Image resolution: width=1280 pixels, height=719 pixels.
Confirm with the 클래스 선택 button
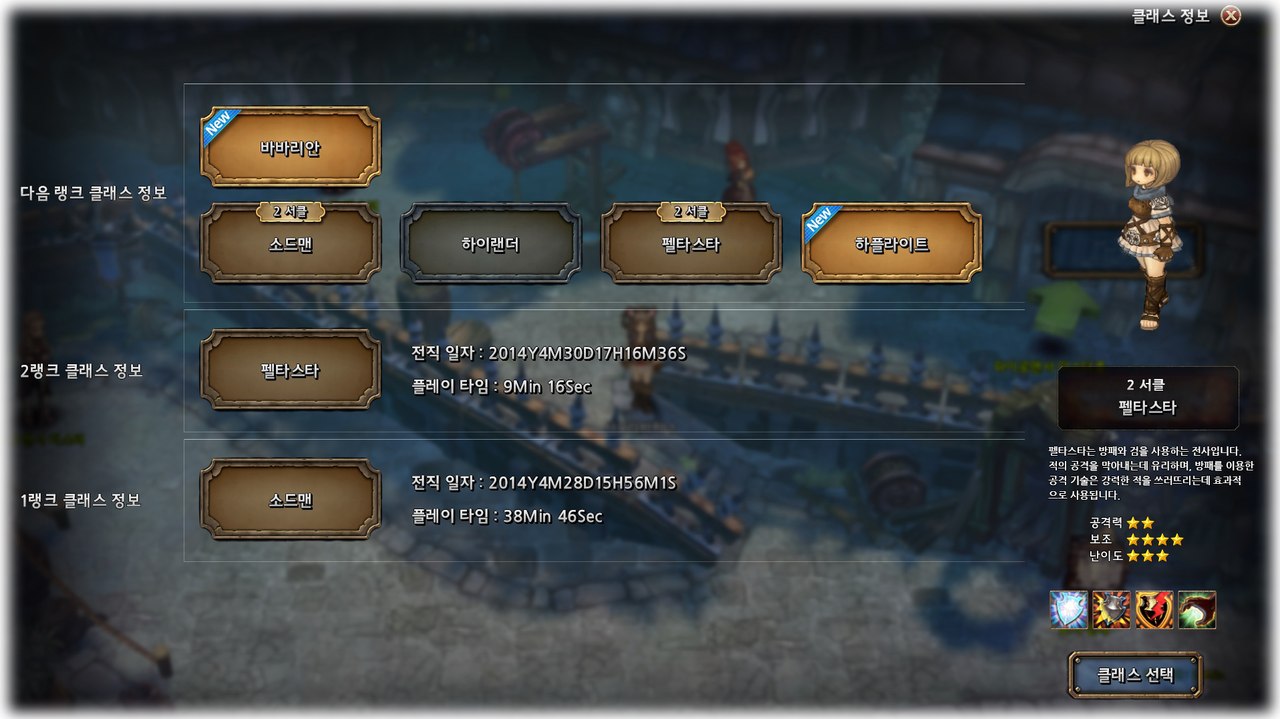[x=1135, y=675]
